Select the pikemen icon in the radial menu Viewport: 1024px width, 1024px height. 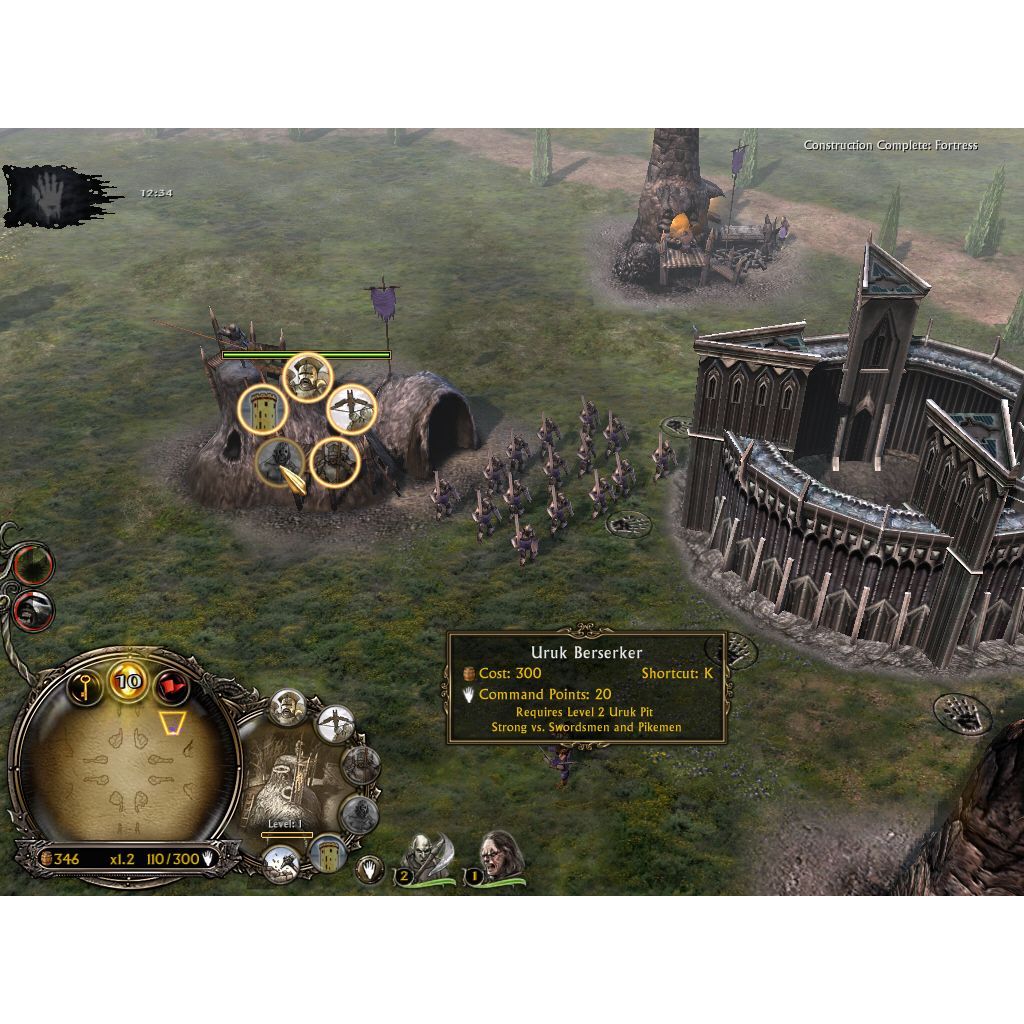point(333,462)
